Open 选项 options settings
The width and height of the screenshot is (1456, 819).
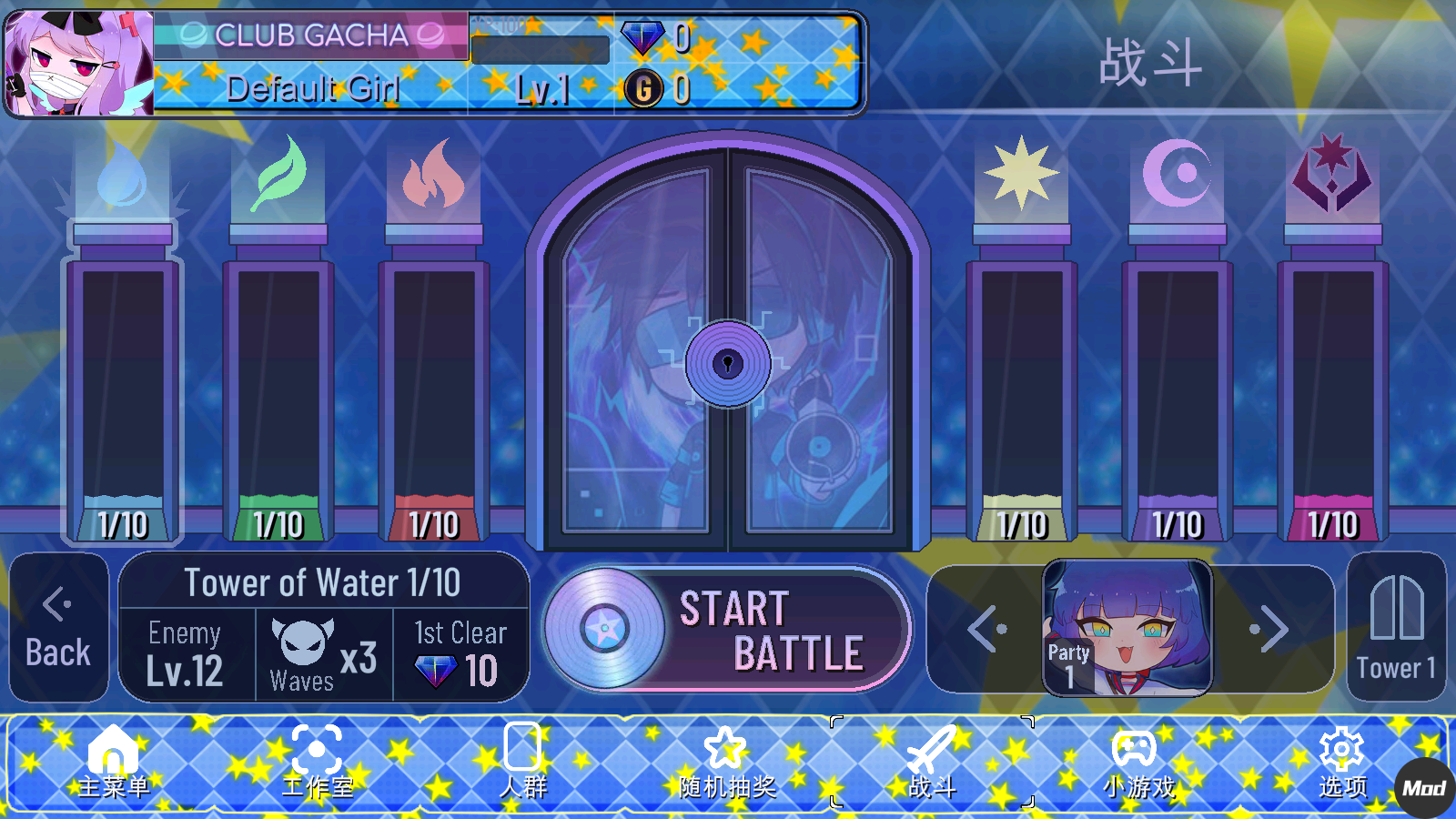[x=1341, y=763]
